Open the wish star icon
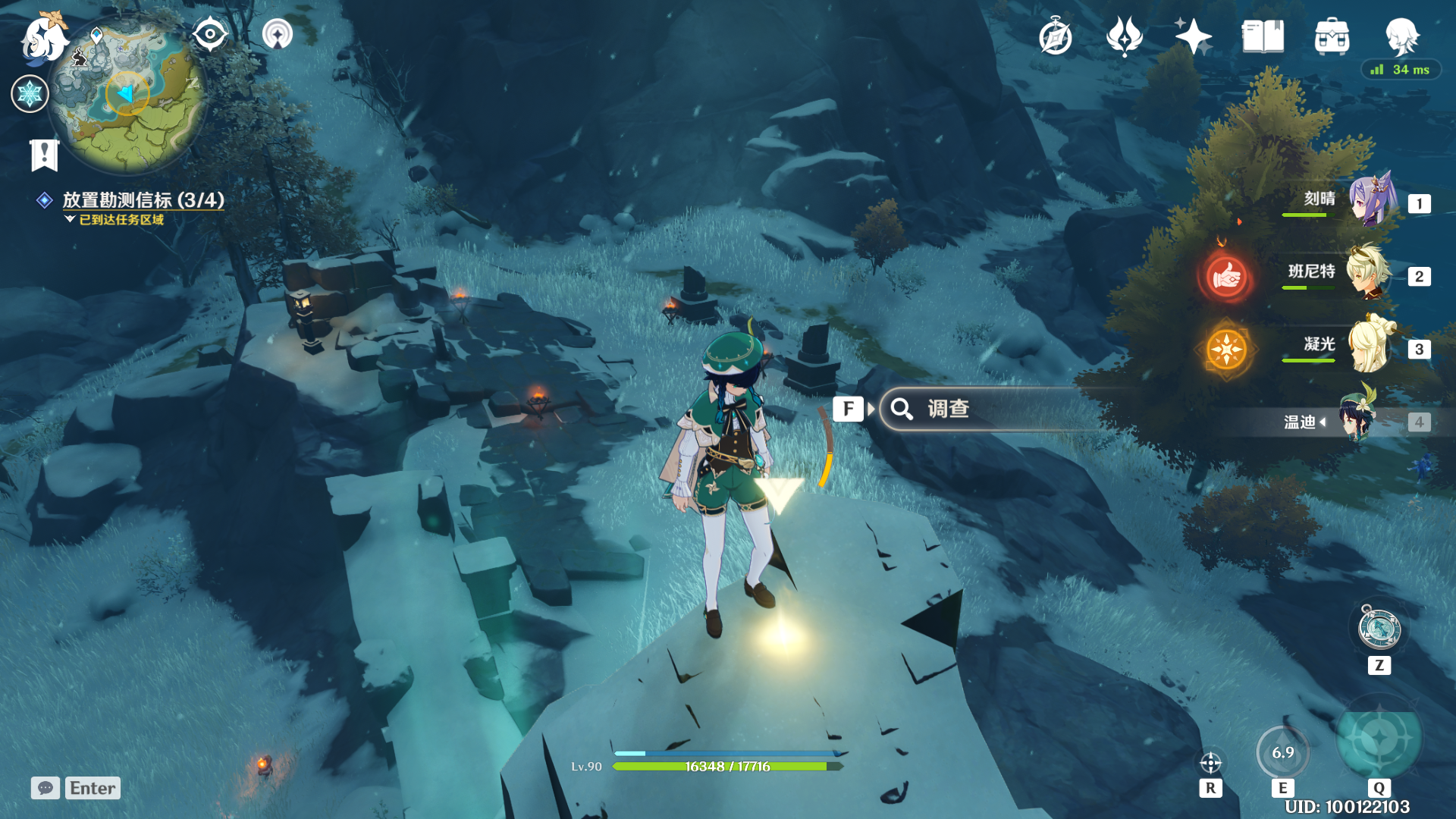 click(x=1193, y=36)
